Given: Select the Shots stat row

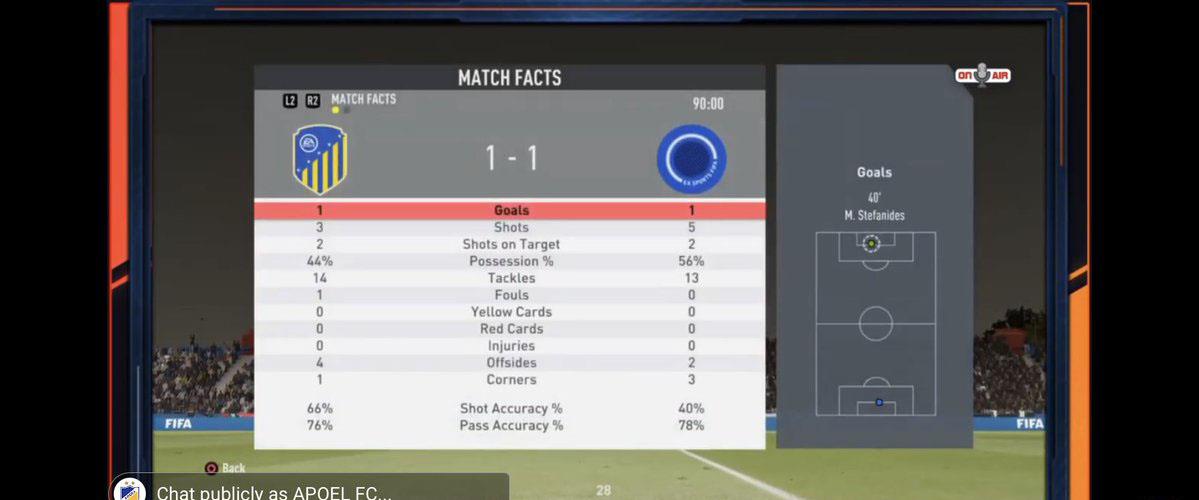Looking at the screenshot, I should point(510,228).
